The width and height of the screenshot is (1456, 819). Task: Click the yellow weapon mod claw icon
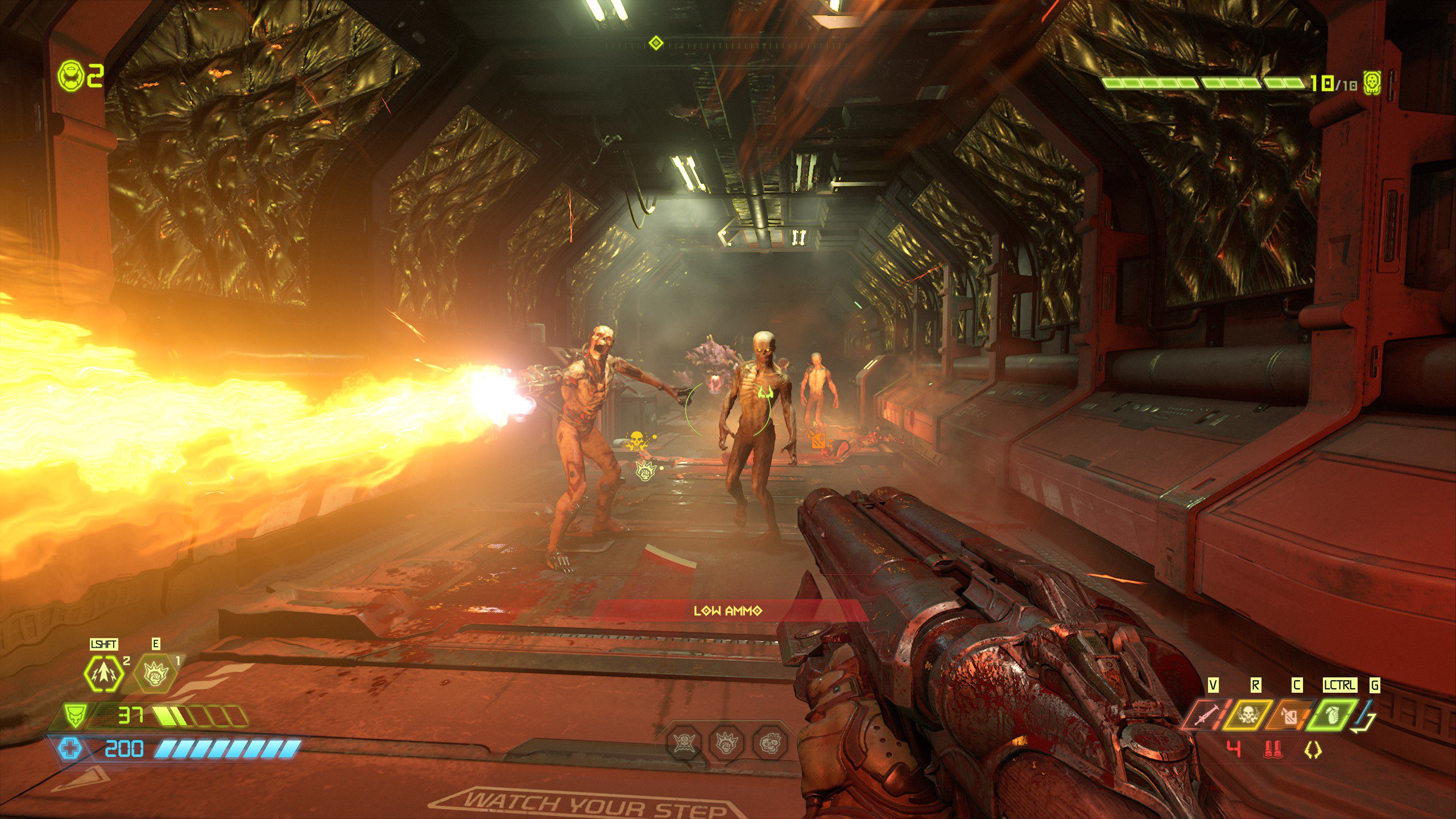click(x=1313, y=750)
